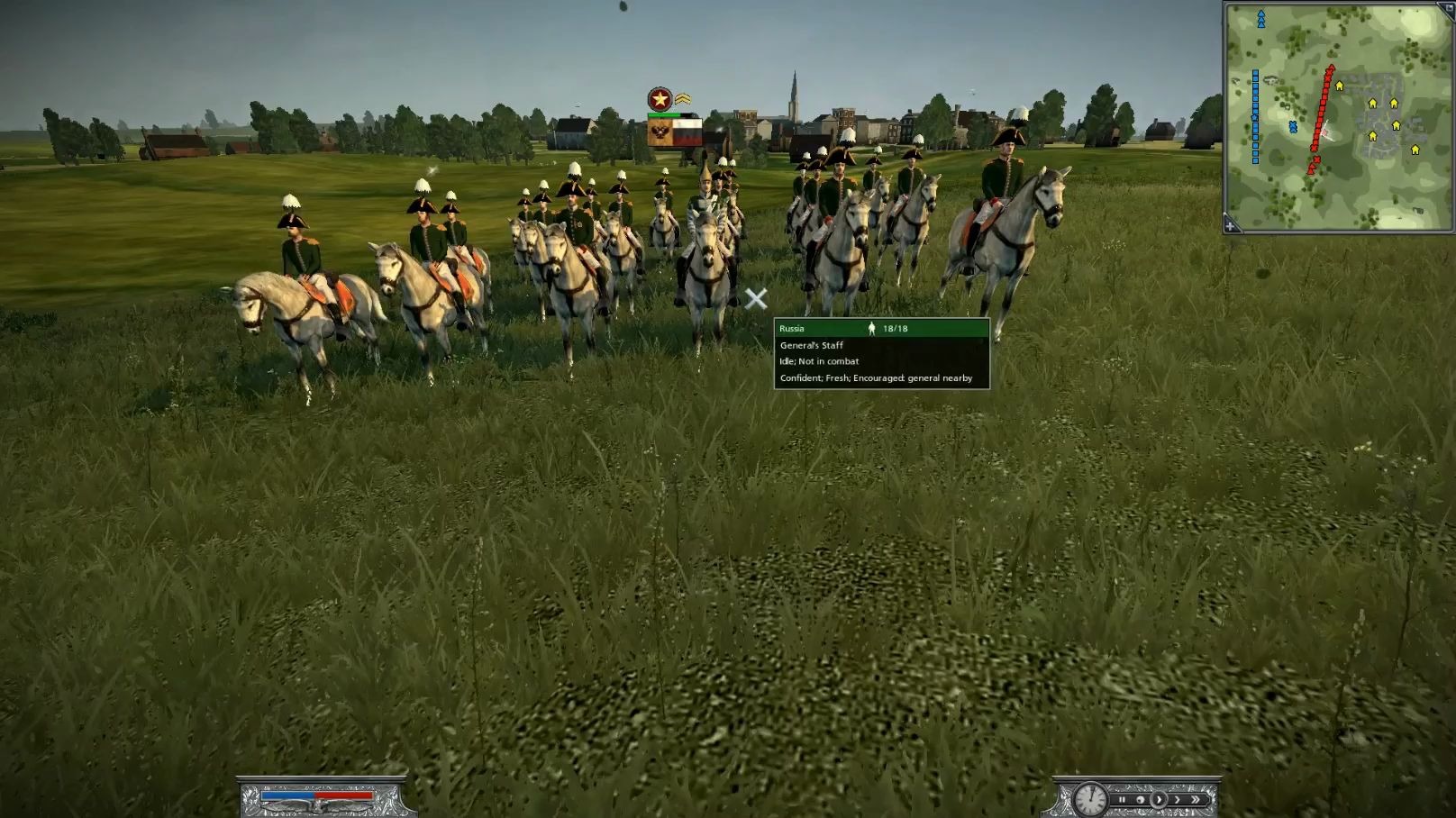Set battle speed to slow motion
Viewport: 1456px width, 818px height.
tap(1141, 799)
